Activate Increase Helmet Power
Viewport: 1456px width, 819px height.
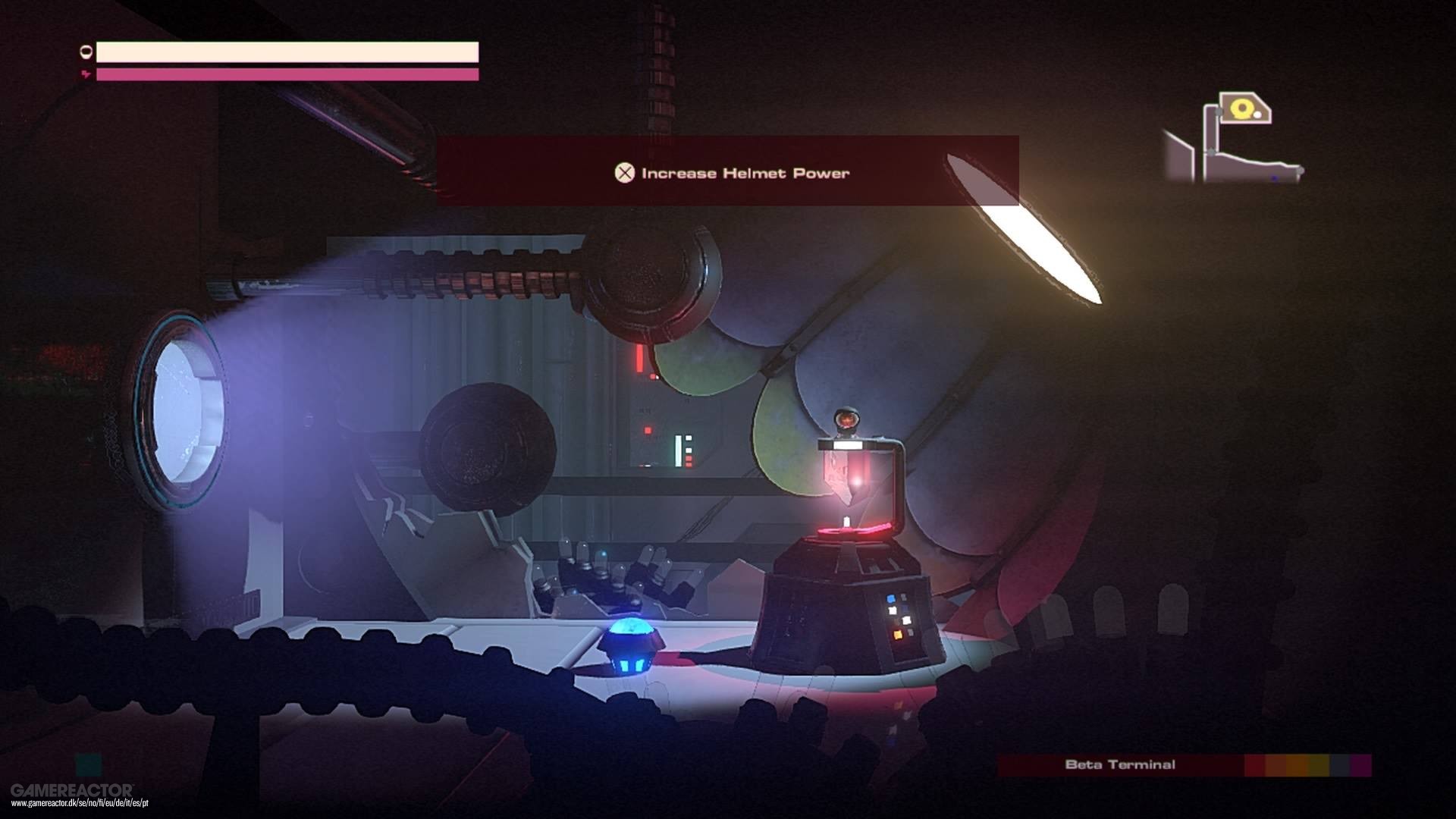pyautogui.click(x=624, y=173)
